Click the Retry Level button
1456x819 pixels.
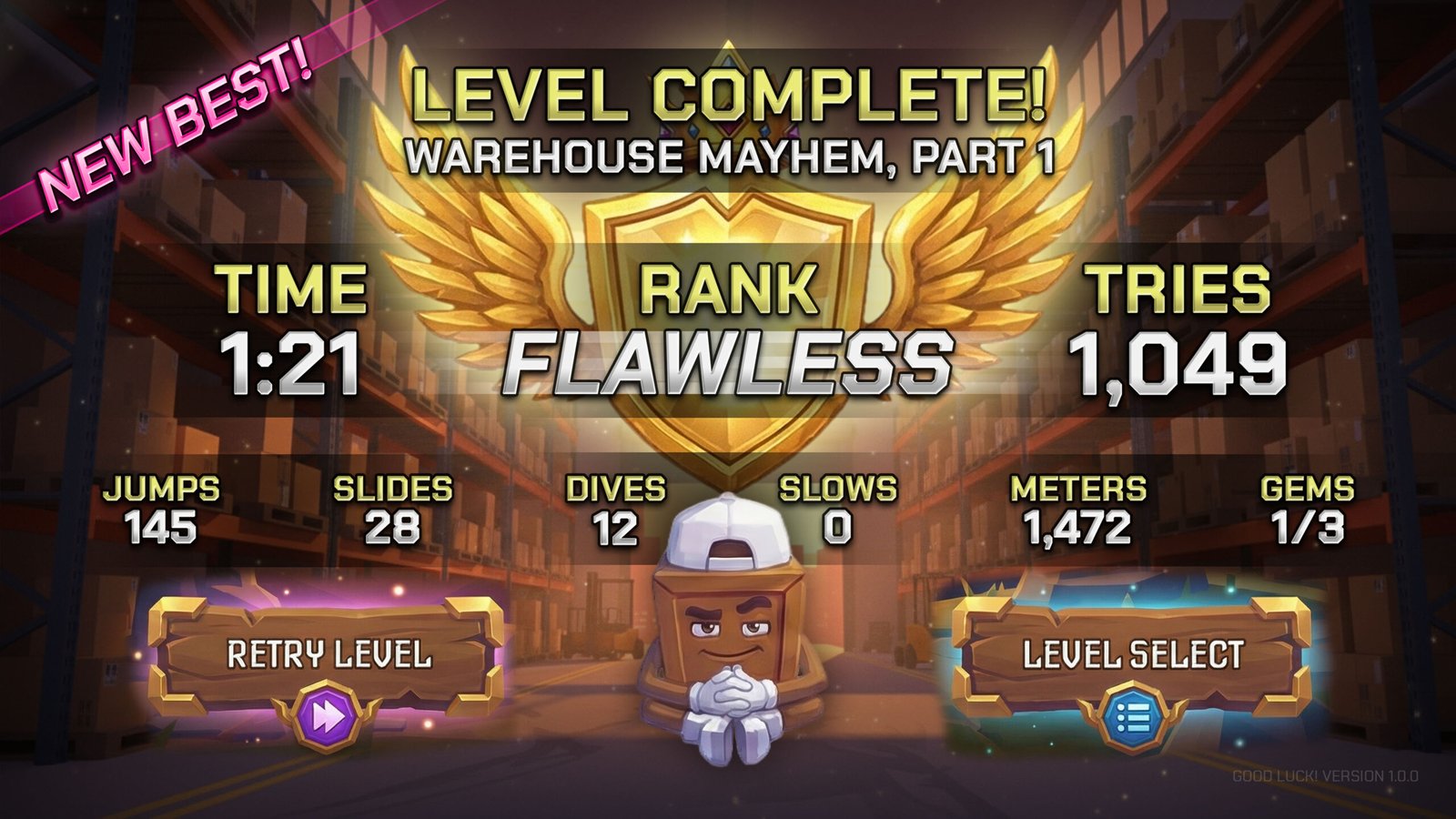click(x=328, y=656)
